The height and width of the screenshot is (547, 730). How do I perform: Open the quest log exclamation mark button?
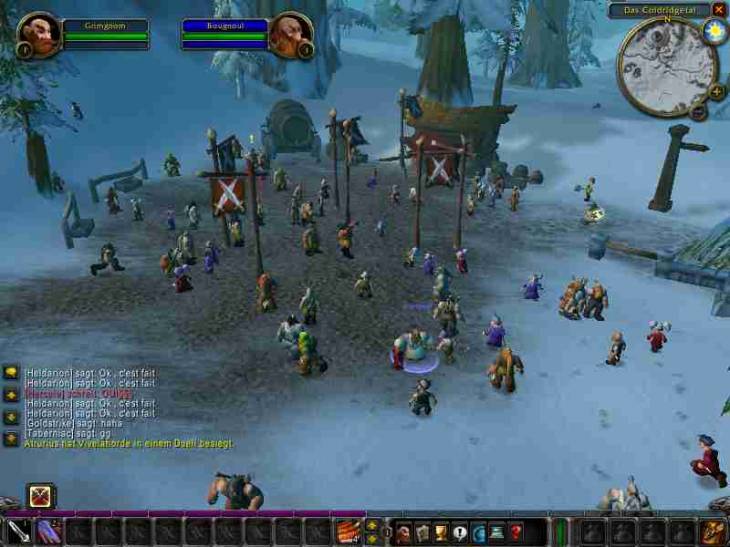tap(459, 532)
